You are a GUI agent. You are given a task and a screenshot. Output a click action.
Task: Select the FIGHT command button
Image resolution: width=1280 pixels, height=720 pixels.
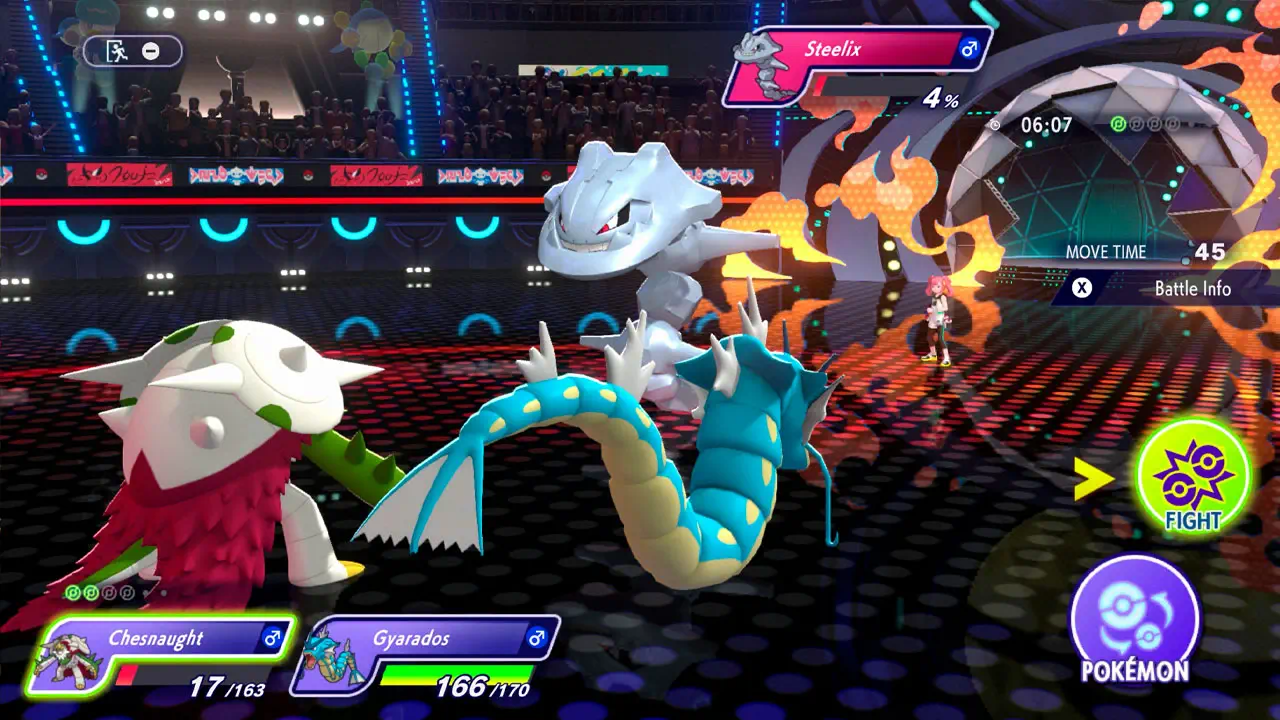point(1193,477)
